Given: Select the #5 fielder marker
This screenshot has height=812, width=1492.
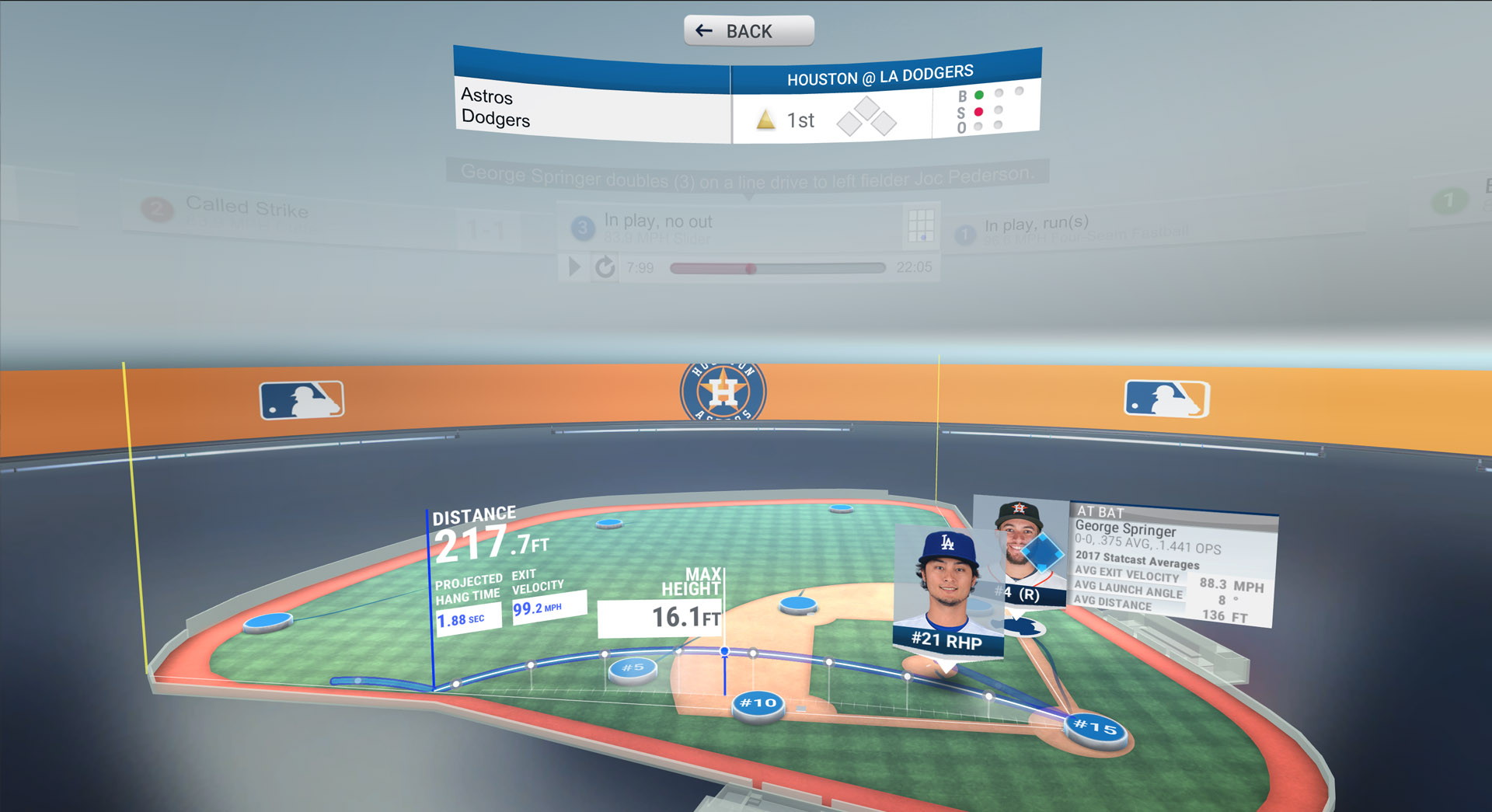Looking at the screenshot, I should point(633,668).
